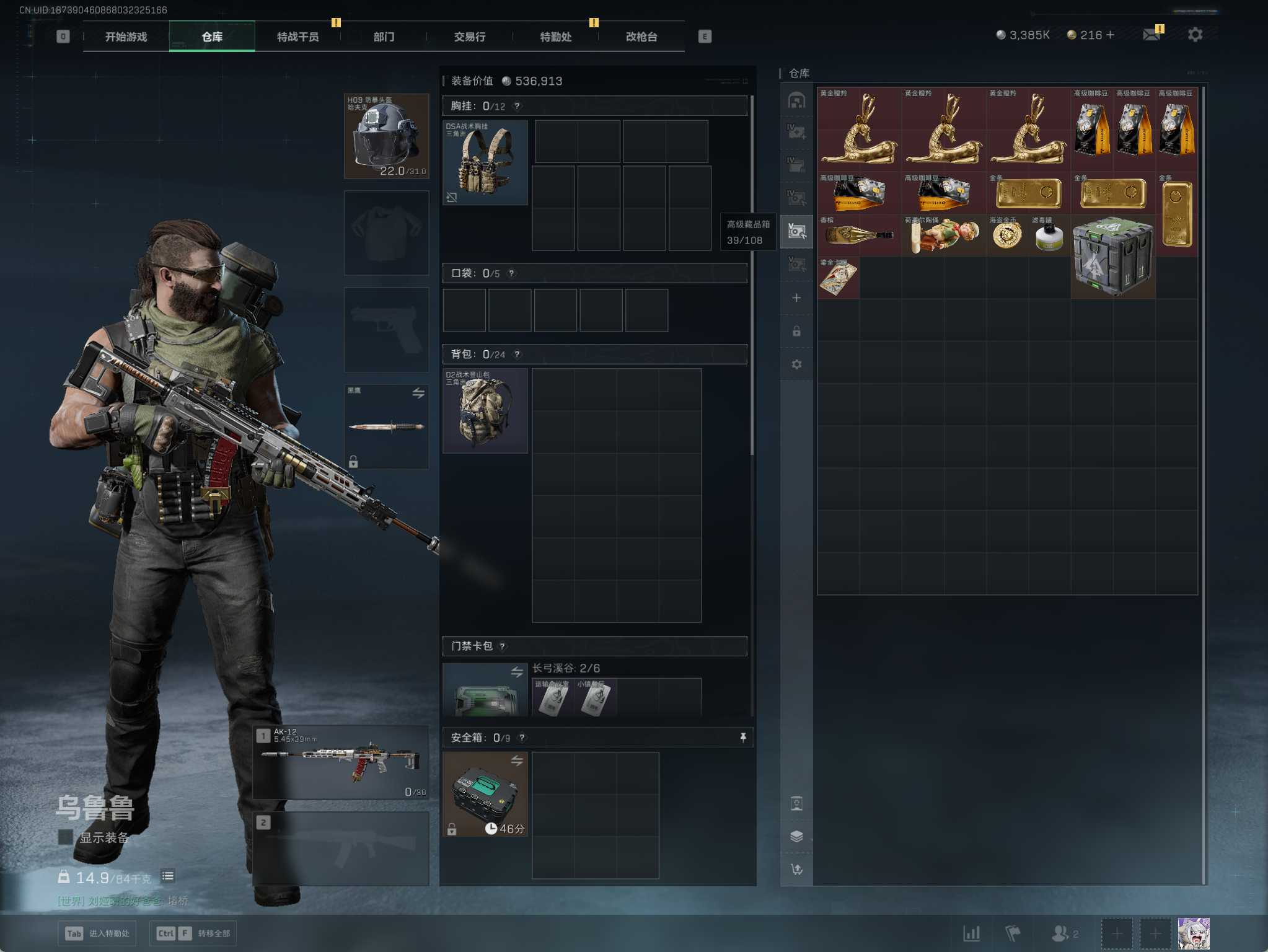
Task: Select the AK-12 primary weapon slot
Action: [341, 762]
